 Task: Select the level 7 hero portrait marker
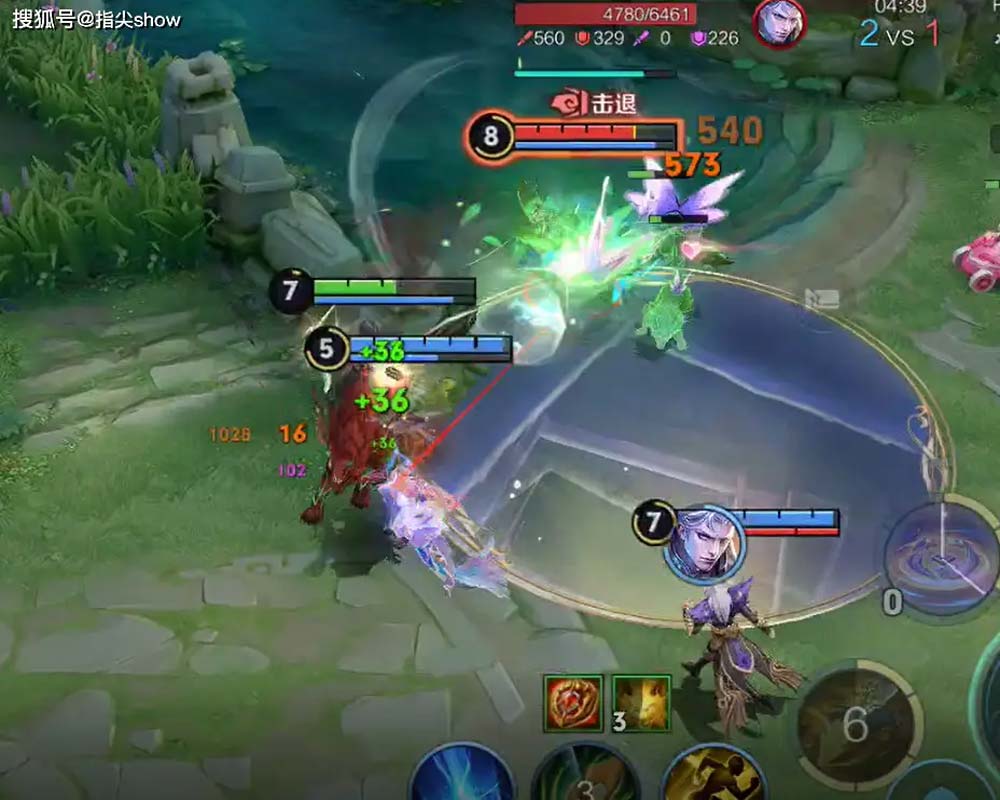[705, 543]
